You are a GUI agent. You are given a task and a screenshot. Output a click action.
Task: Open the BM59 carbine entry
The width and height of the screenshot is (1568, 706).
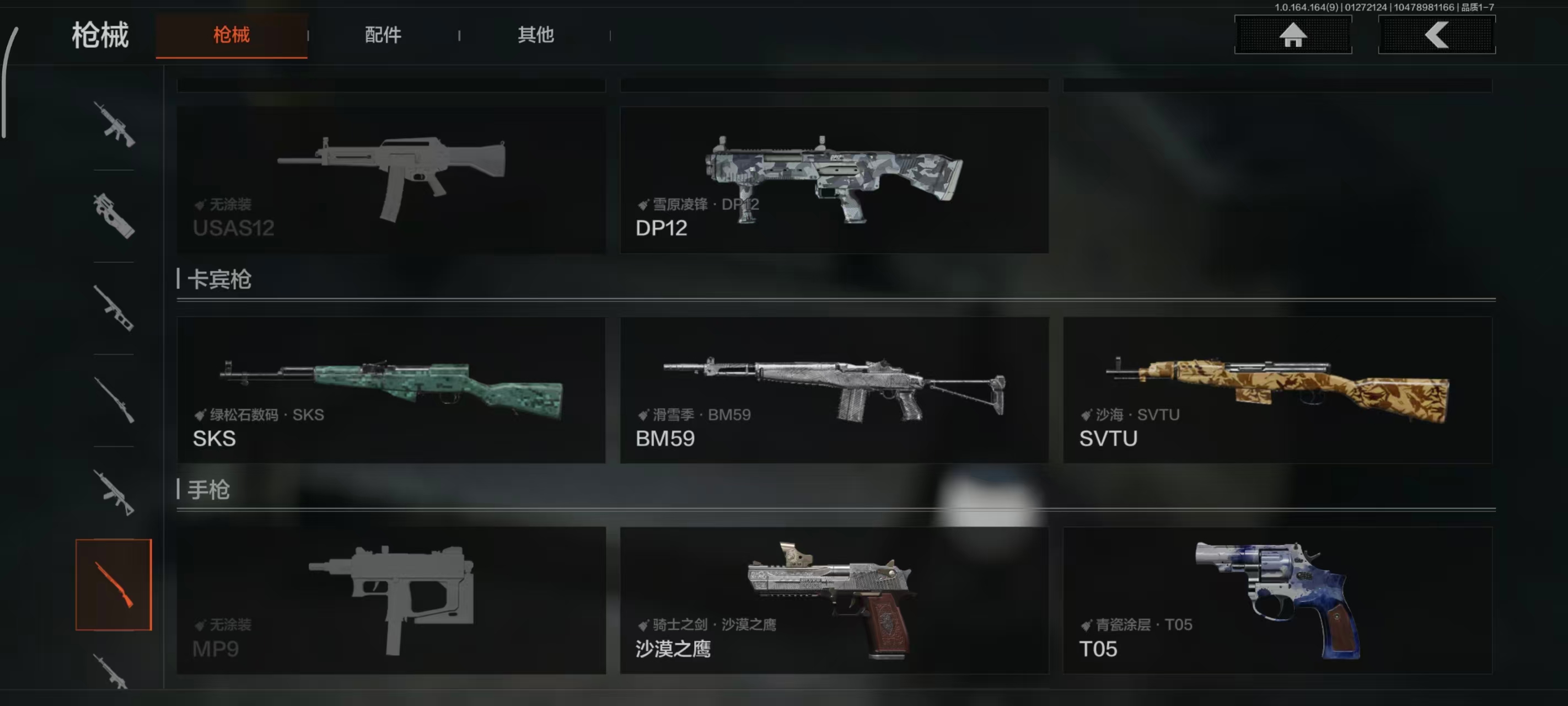[834, 390]
